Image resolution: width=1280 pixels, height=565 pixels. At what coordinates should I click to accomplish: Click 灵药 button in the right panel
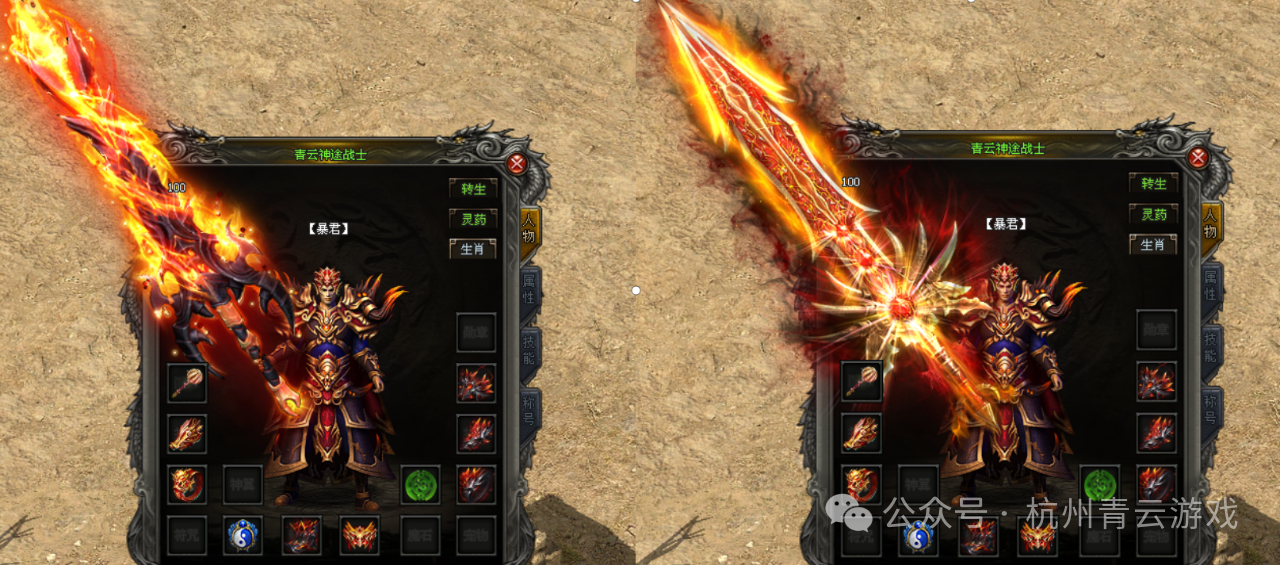[1153, 214]
